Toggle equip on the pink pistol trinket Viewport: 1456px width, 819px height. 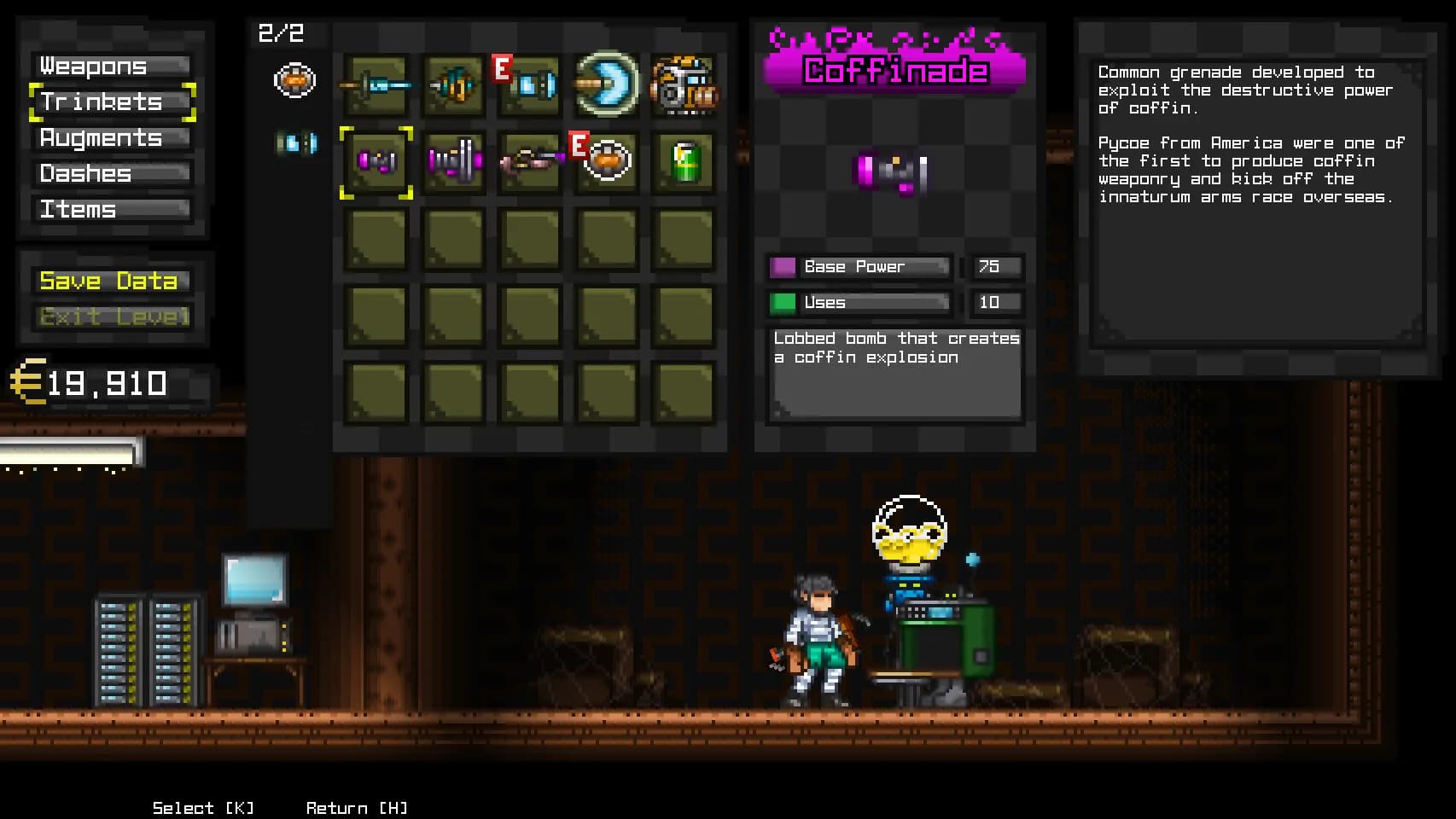pos(531,162)
